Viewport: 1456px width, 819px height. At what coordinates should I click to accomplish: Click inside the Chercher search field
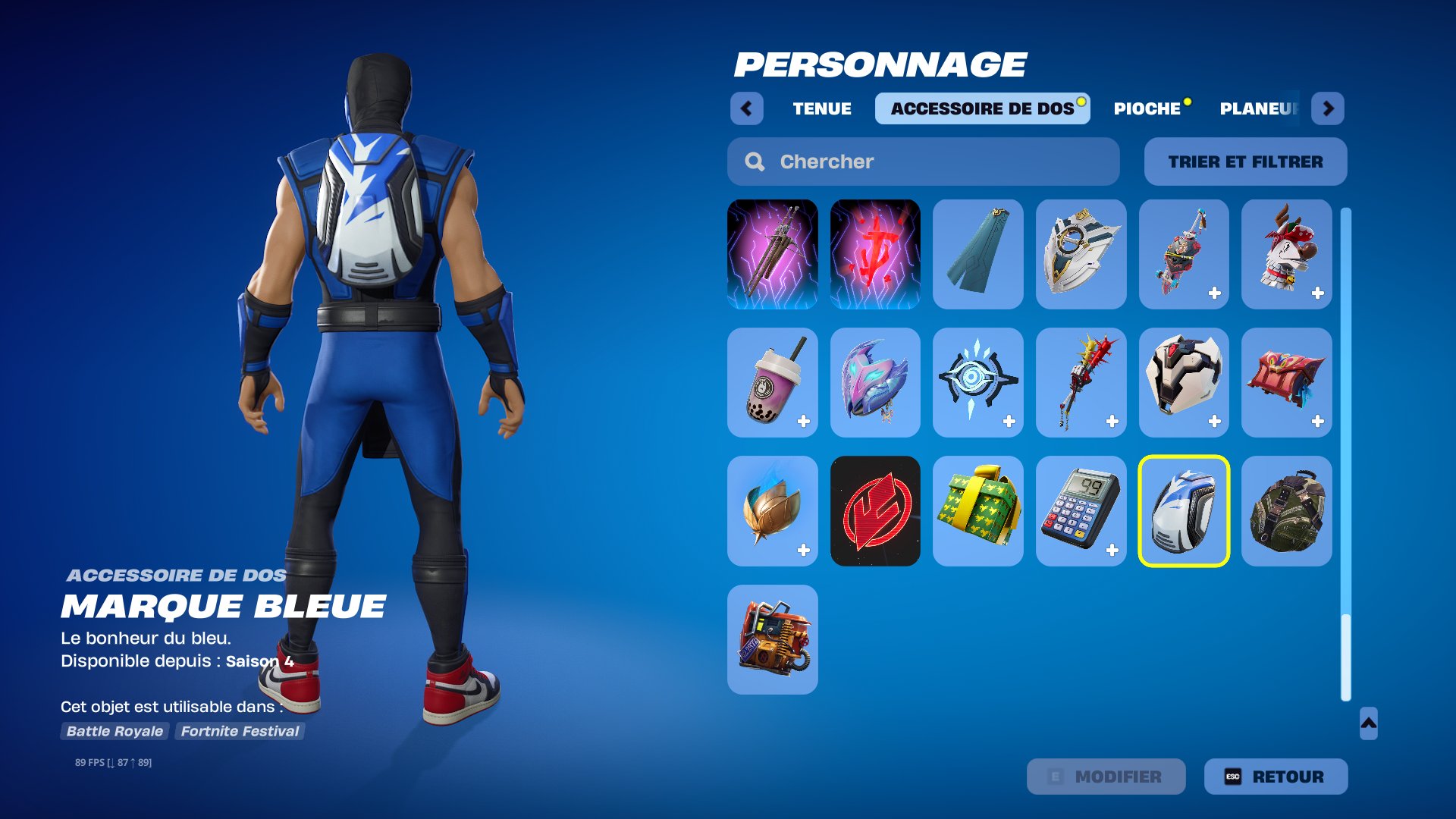point(872,161)
